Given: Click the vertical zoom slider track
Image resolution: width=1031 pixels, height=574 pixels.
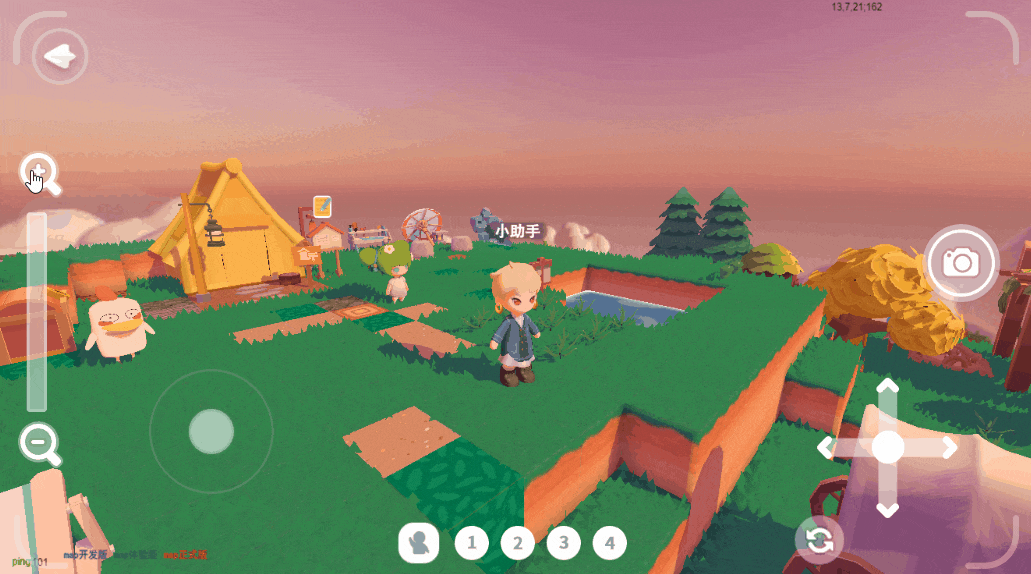Looking at the screenshot, I should (37, 311).
